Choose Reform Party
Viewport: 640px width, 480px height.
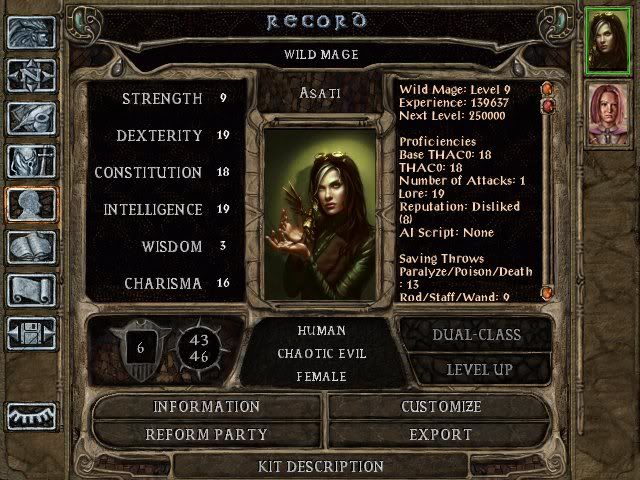point(206,435)
